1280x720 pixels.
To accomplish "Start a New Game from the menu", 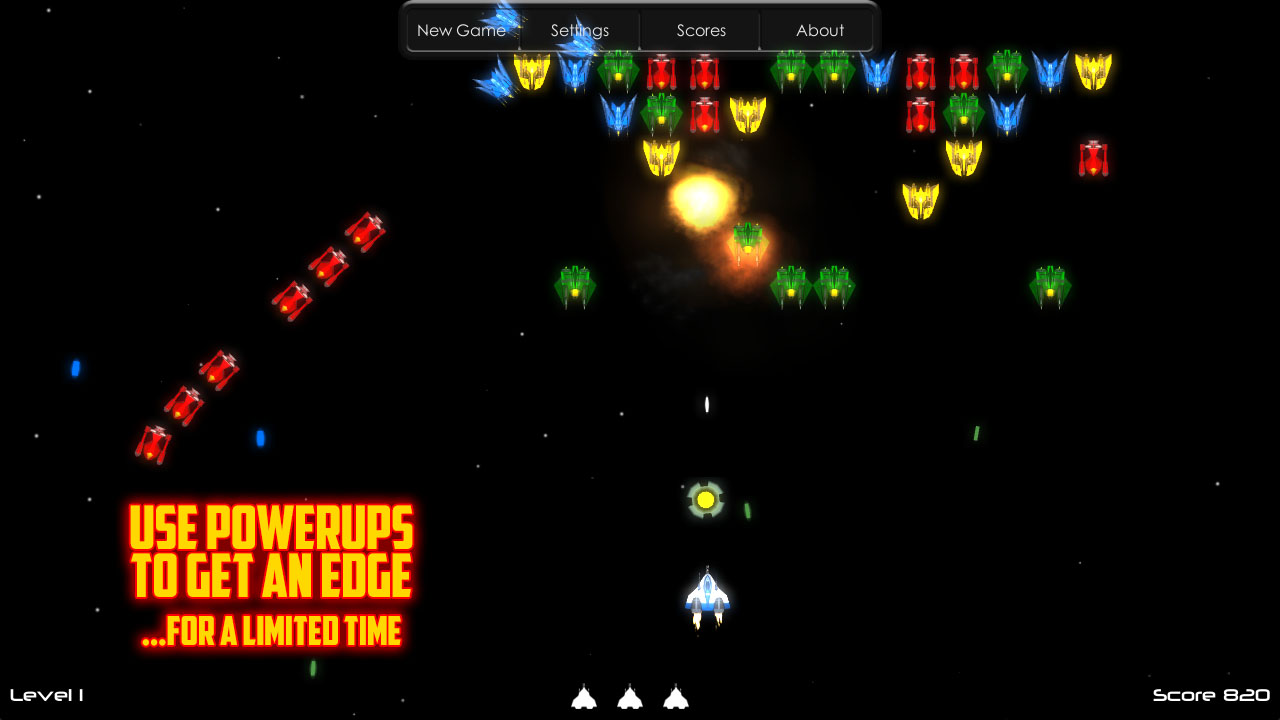I will point(462,30).
